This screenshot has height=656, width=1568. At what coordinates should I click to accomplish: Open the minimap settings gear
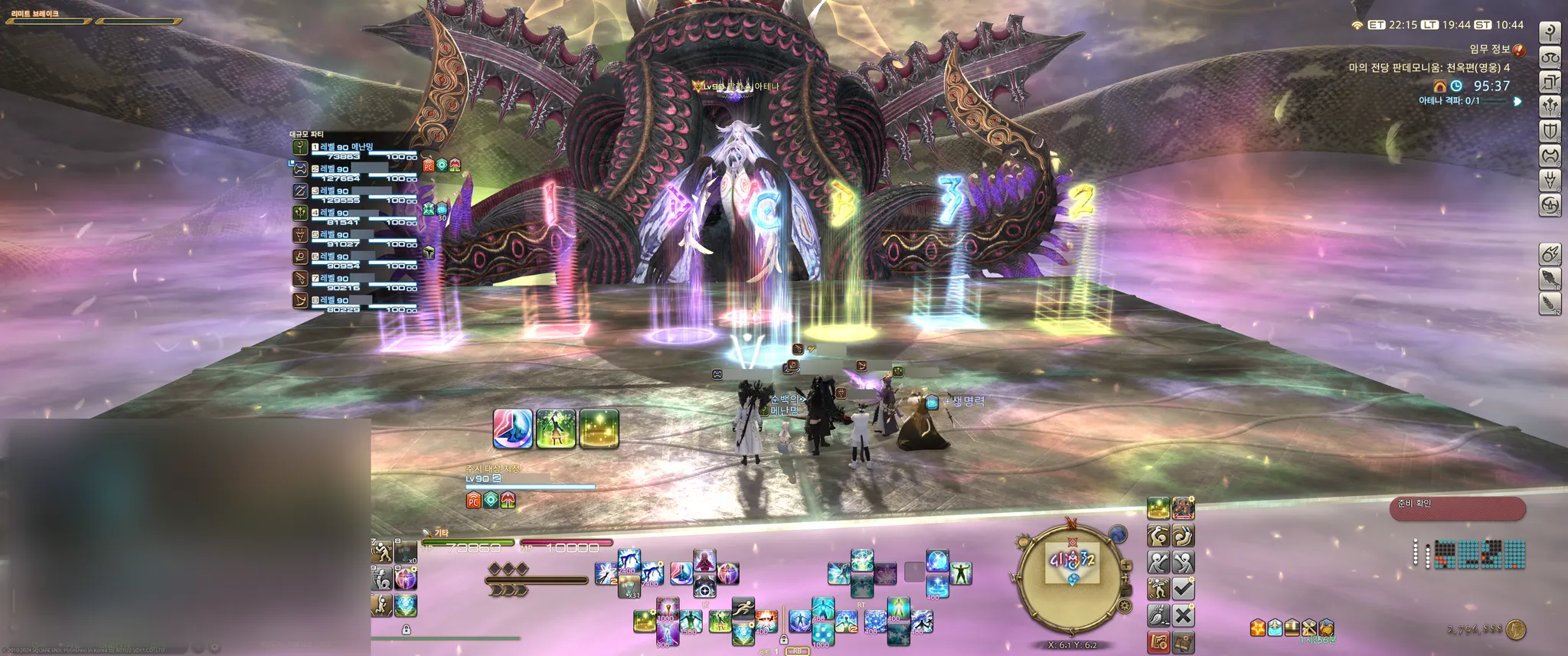click(x=1124, y=607)
